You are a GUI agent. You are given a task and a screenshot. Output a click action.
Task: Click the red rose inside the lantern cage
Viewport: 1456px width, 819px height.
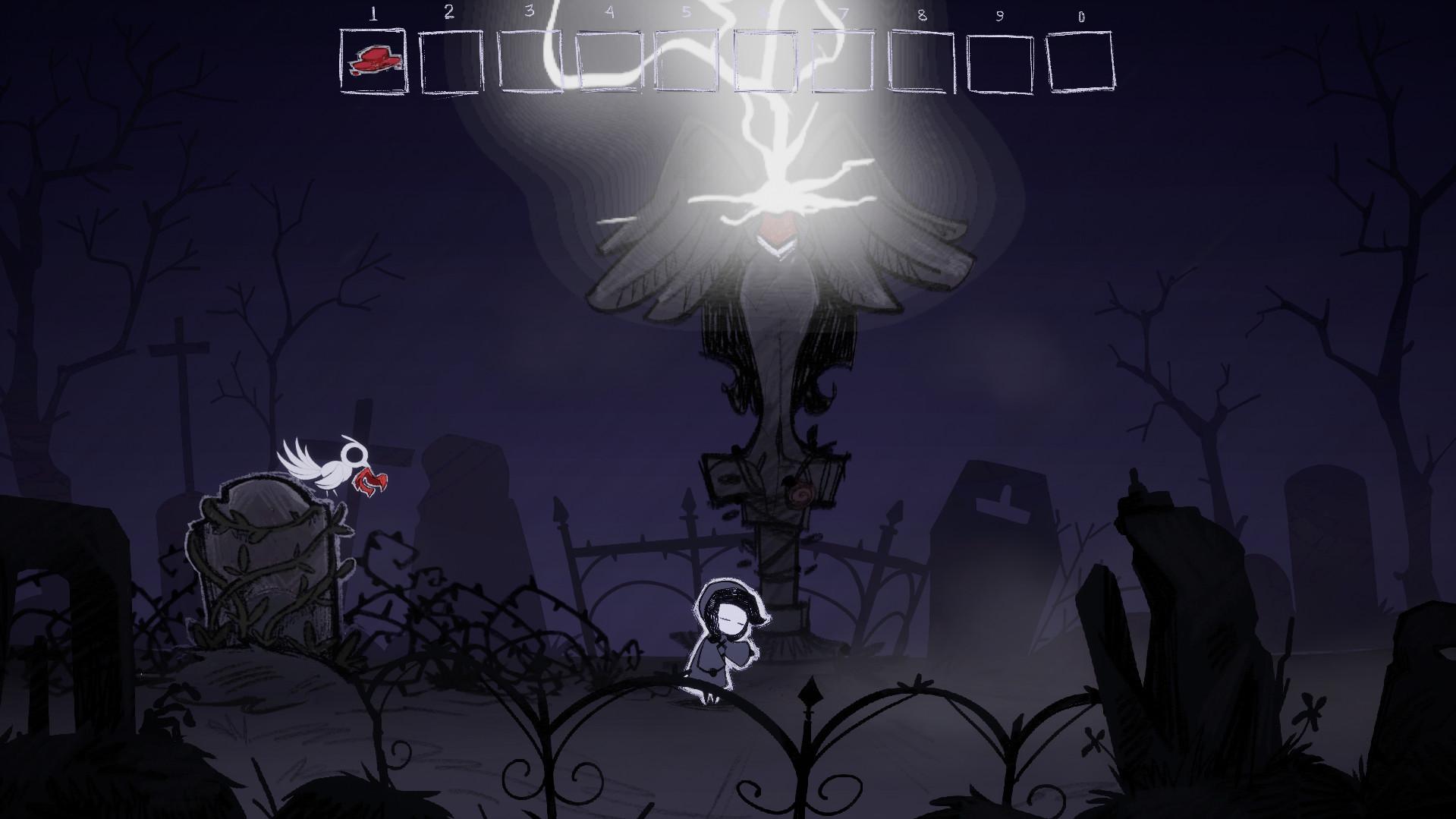799,493
